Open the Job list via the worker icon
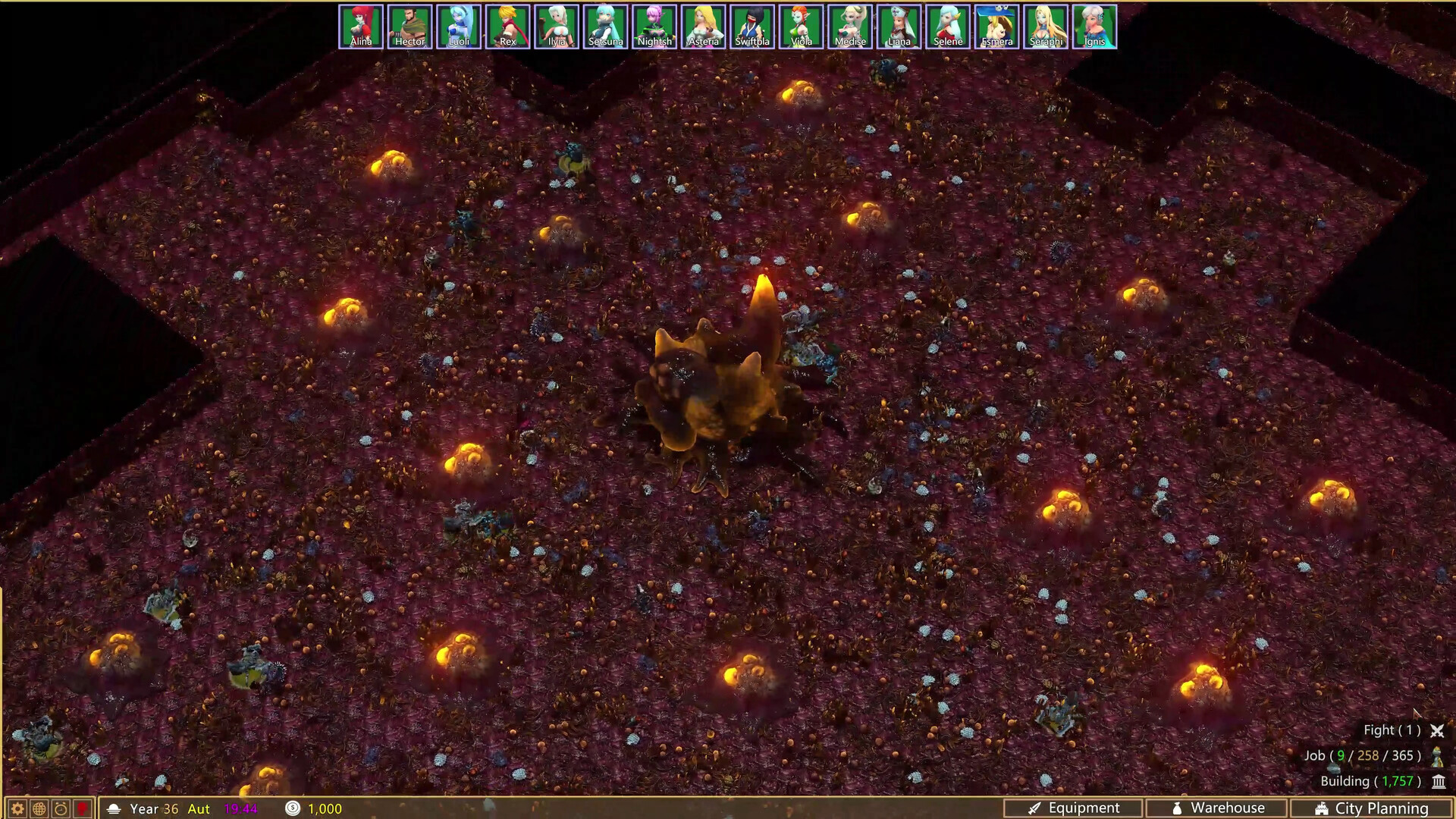This screenshot has width=1456, height=819. coord(1438,756)
